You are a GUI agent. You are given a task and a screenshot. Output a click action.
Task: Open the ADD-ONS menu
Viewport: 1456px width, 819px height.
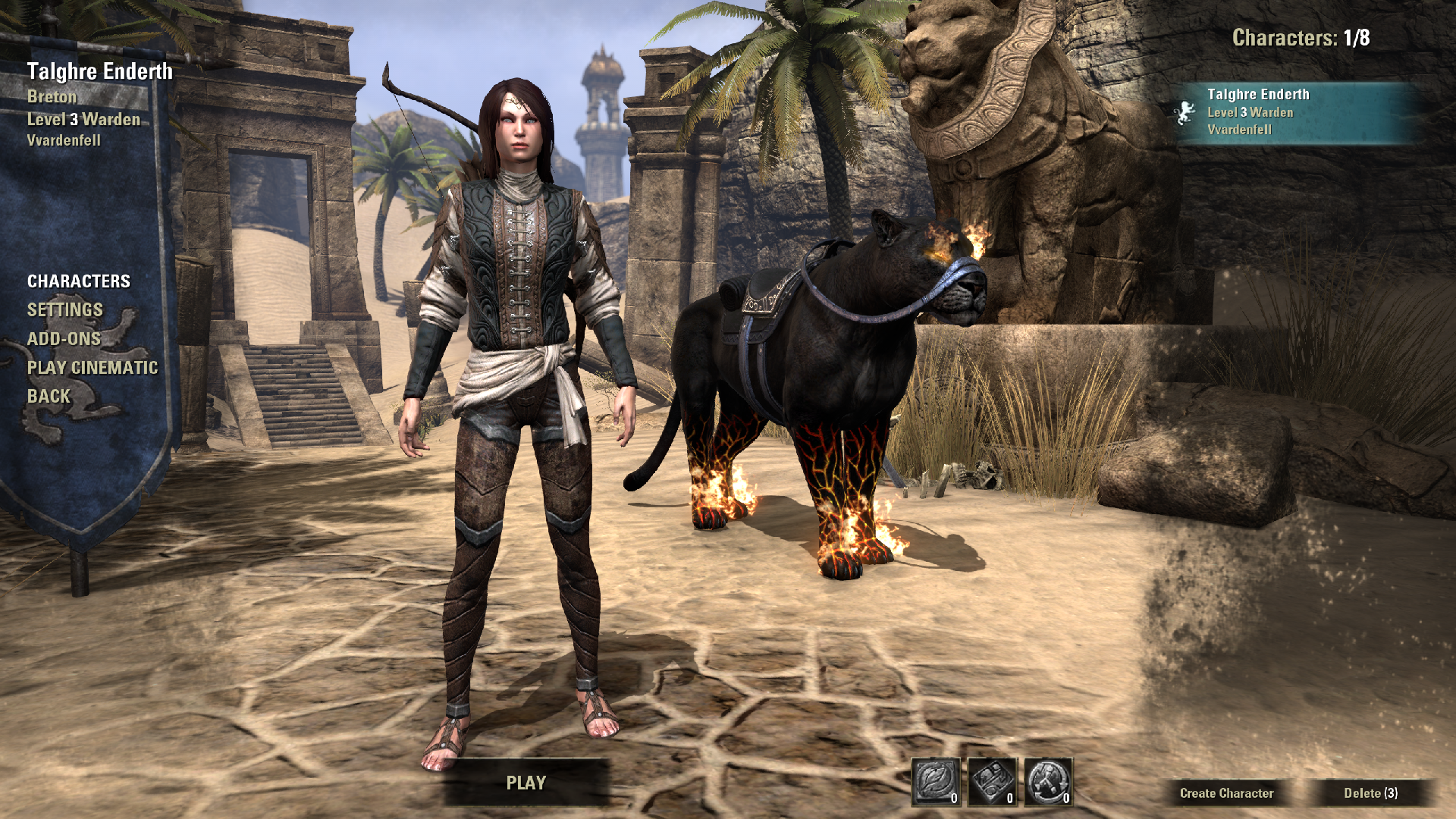point(64,339)
